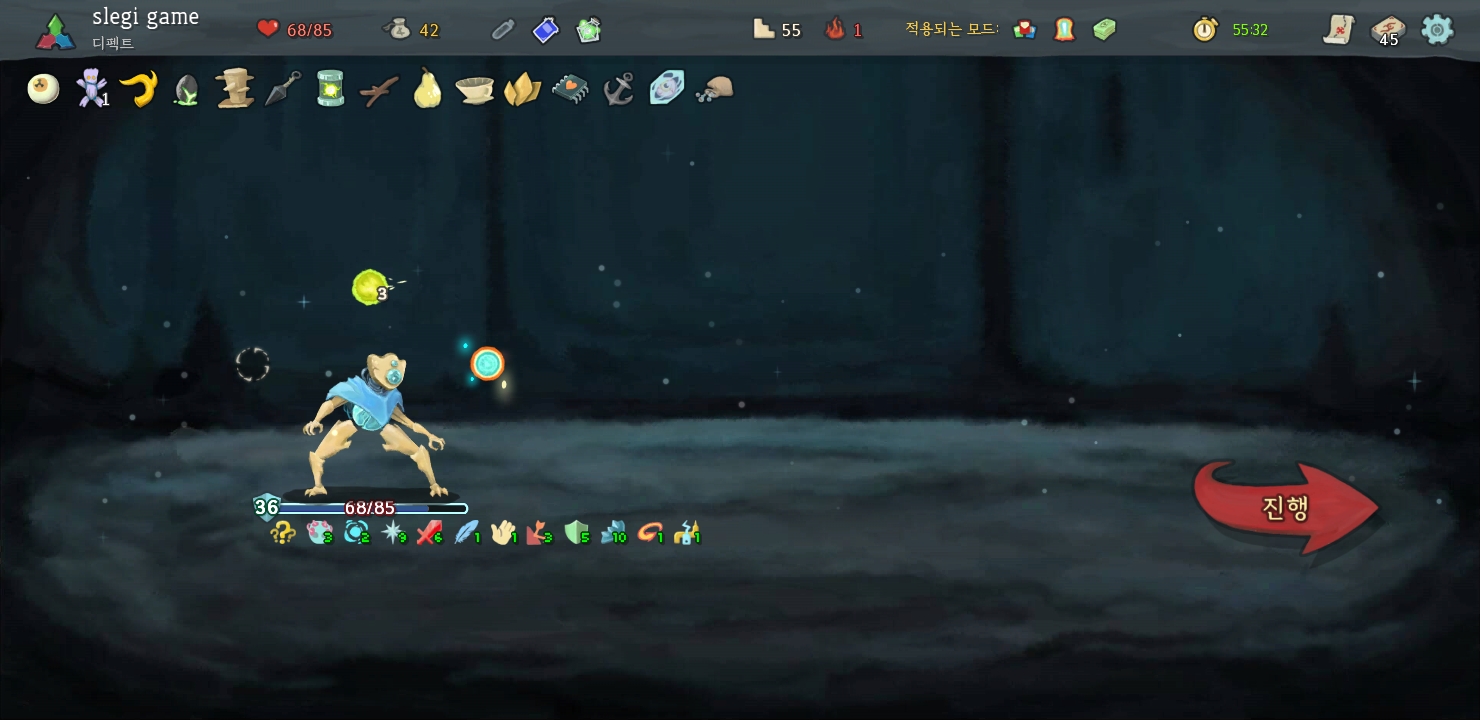
Task: Inspect the golden horn relic
Action: (x=139, y=89)
